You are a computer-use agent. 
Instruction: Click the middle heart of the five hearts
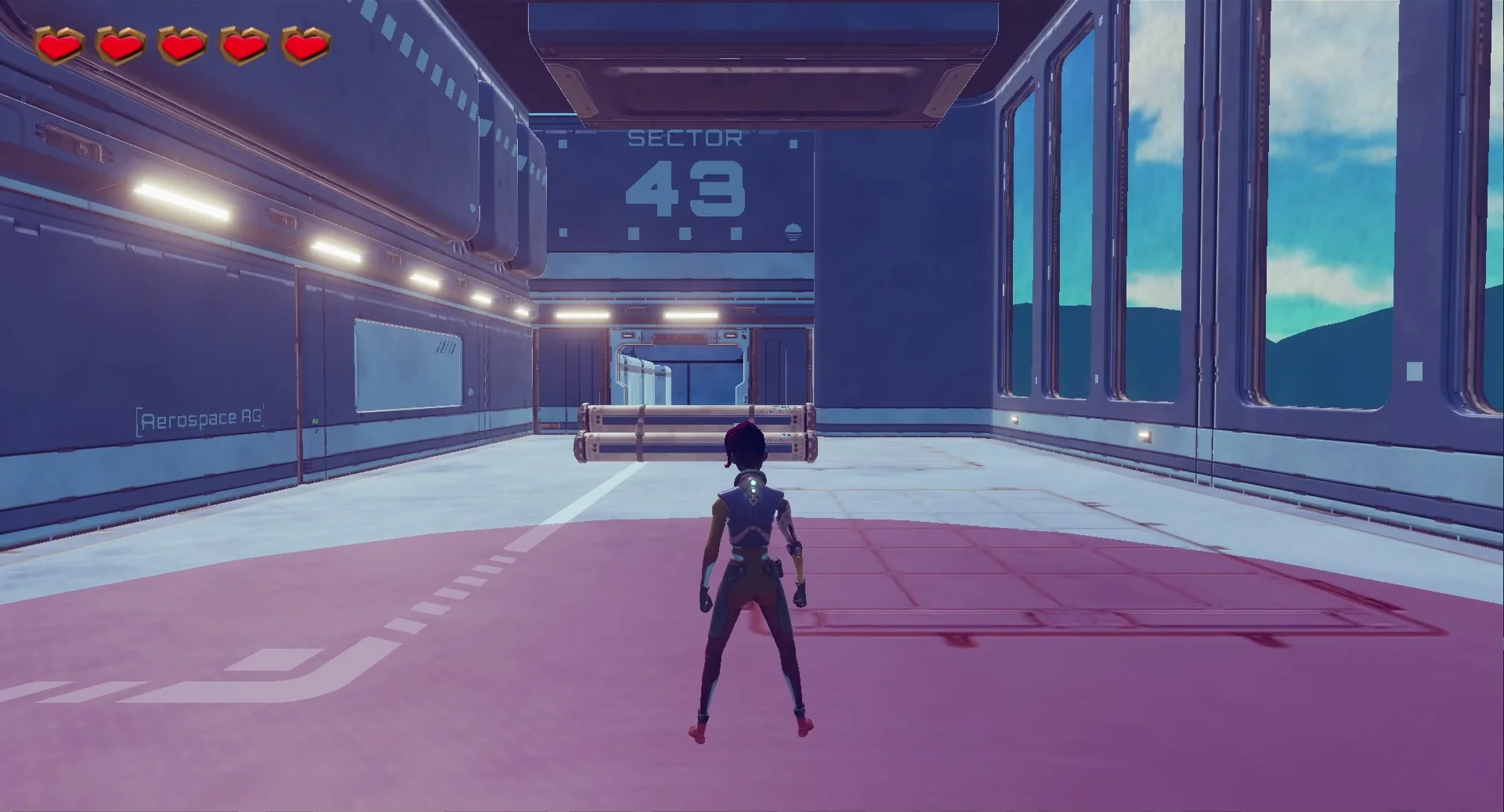point(181,45)
